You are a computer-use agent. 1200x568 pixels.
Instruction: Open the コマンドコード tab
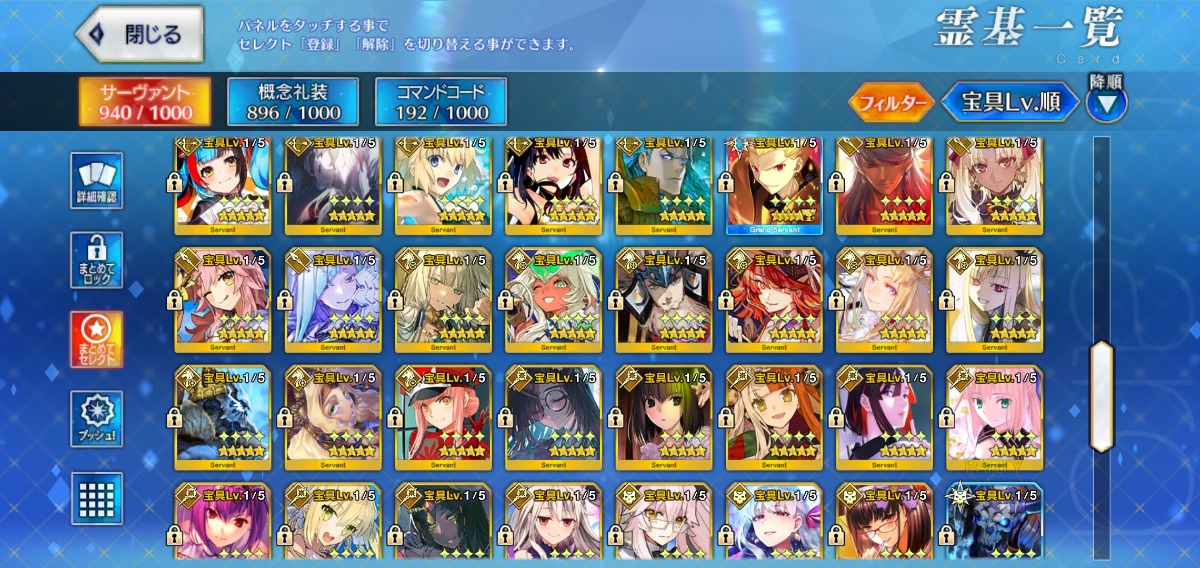pyautogui.click(x=440, y=102)
